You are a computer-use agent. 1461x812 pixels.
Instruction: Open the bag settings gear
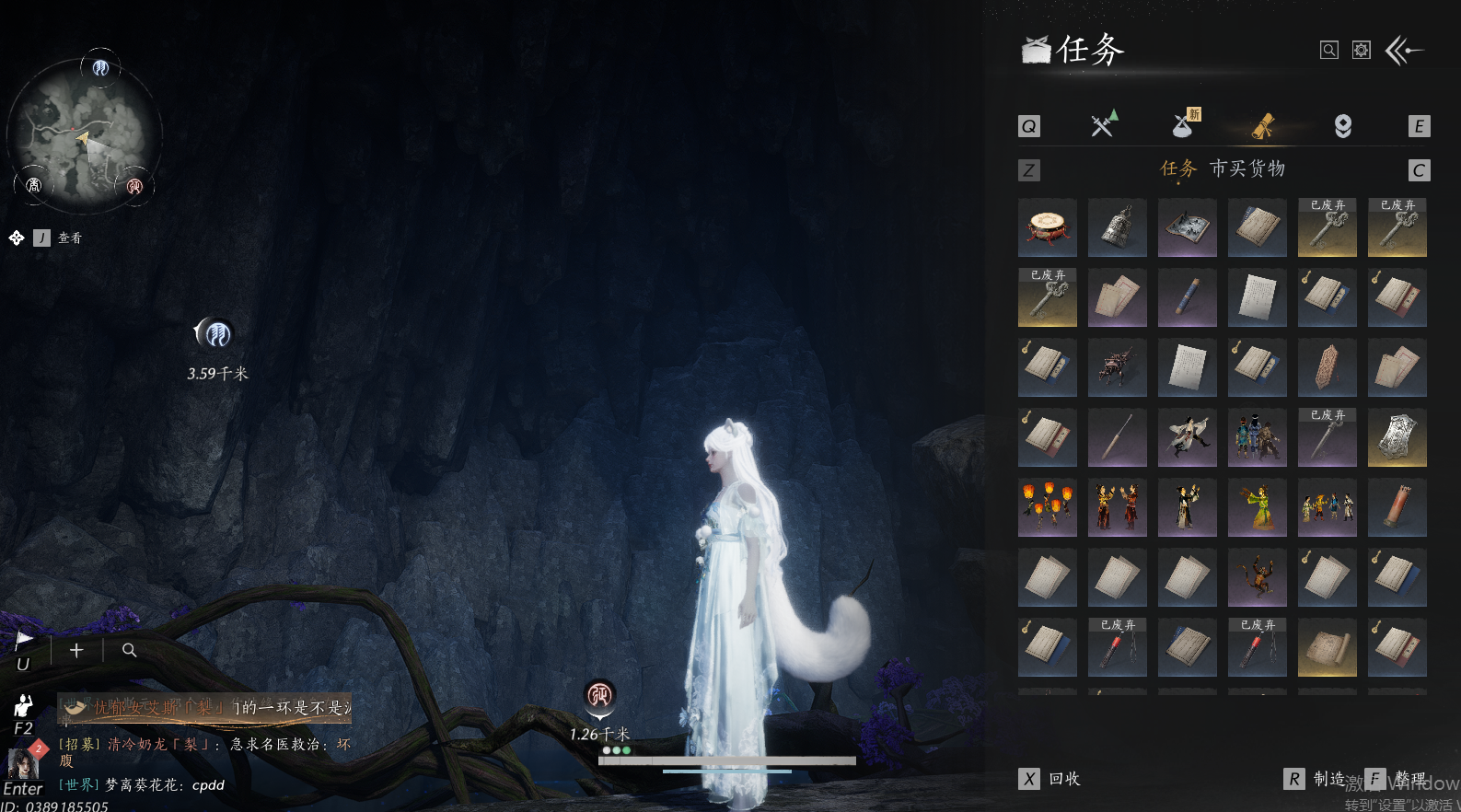1362,51
